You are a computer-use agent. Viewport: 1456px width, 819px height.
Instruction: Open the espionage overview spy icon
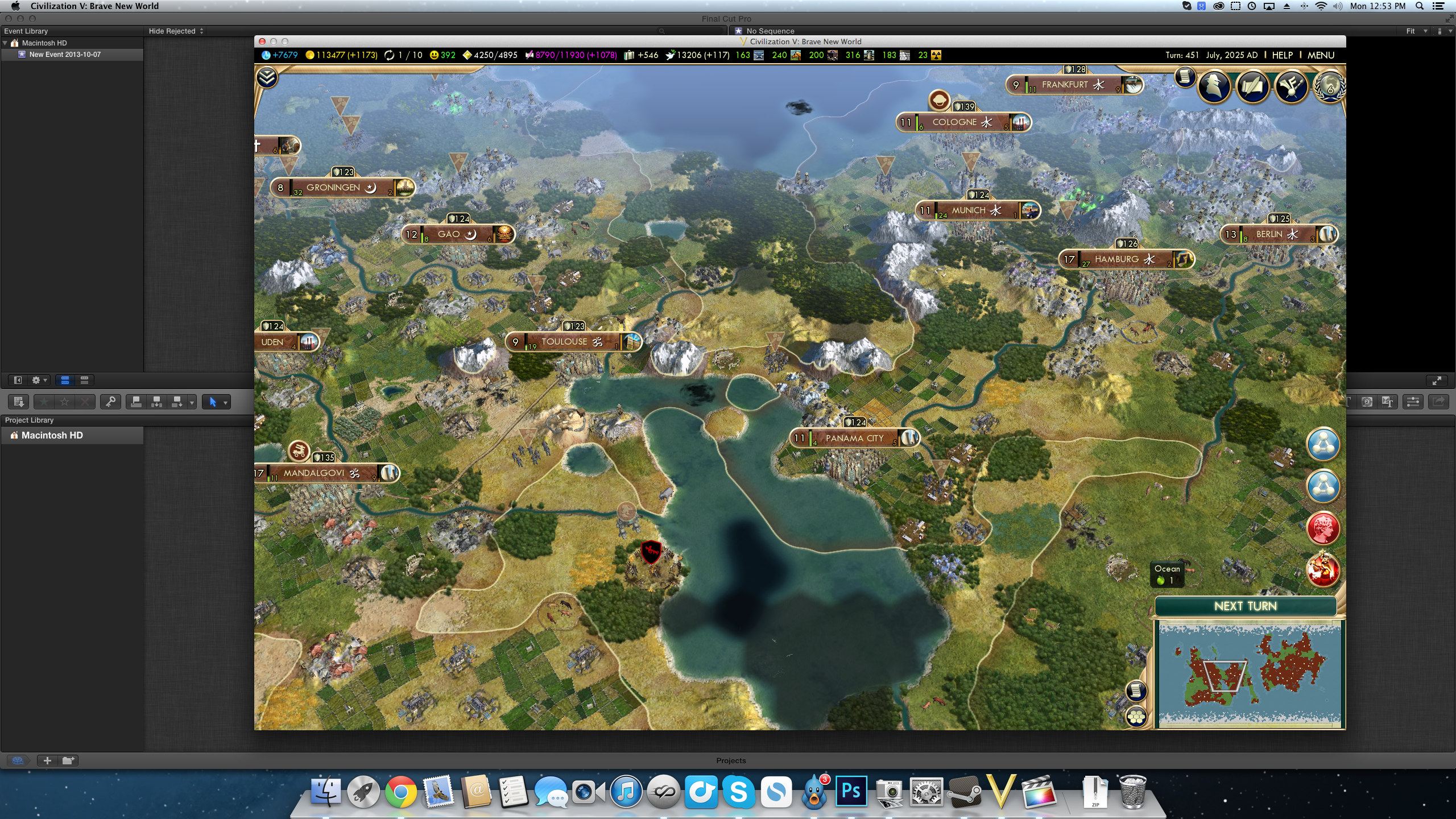tap(1214, 87)
